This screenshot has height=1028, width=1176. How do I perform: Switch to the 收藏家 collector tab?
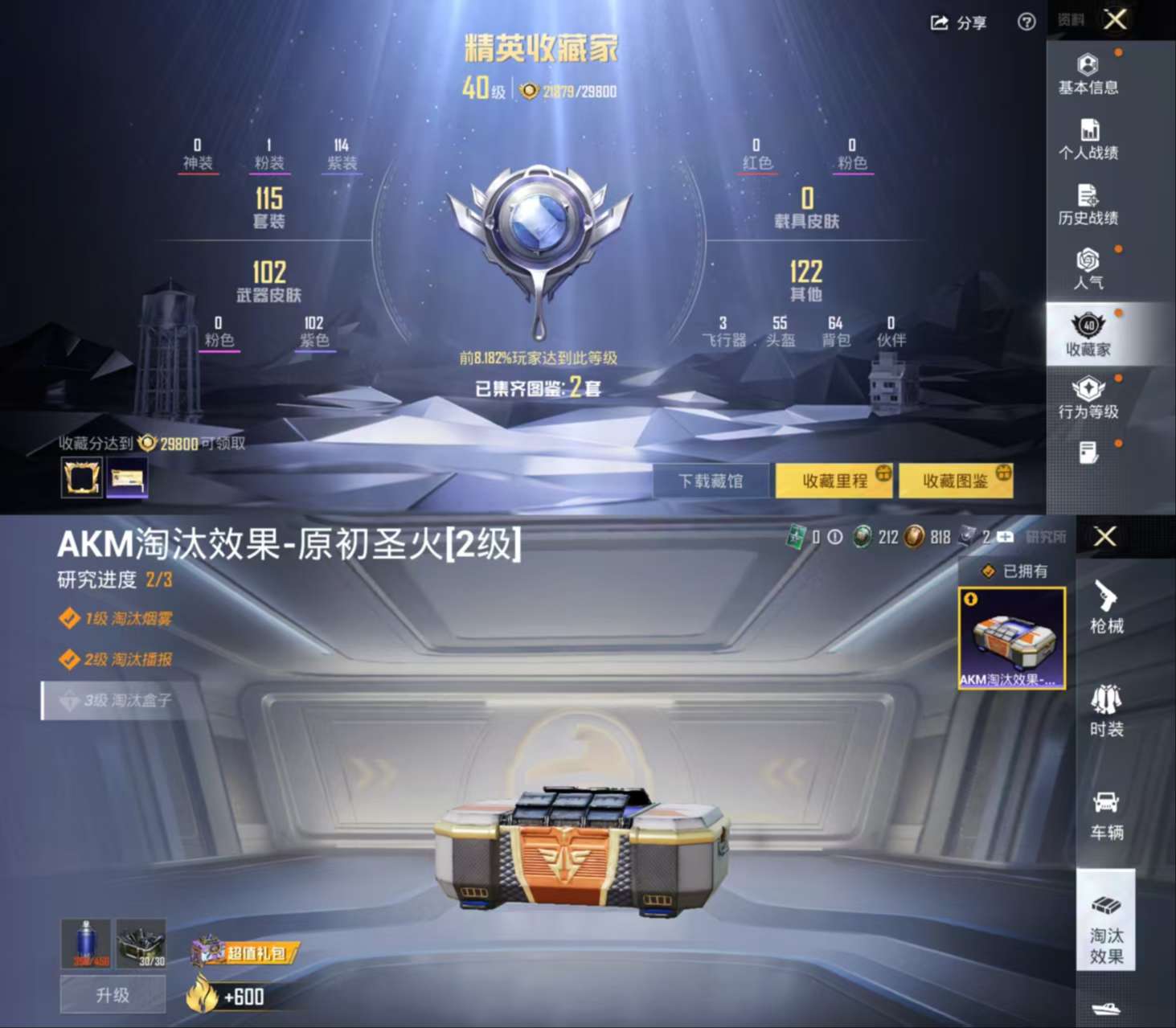click(1088, 334)
